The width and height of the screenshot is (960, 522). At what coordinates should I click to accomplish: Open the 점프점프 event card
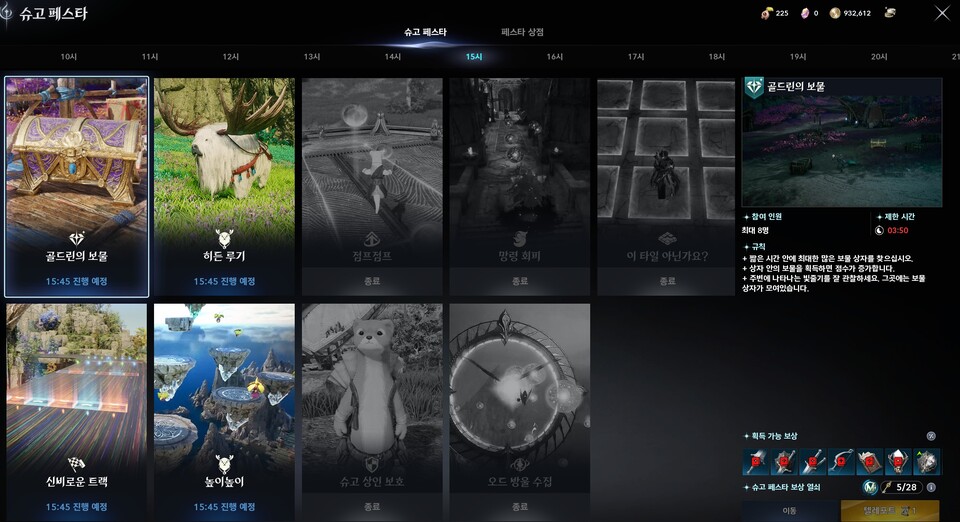click(x=372, y=187)
